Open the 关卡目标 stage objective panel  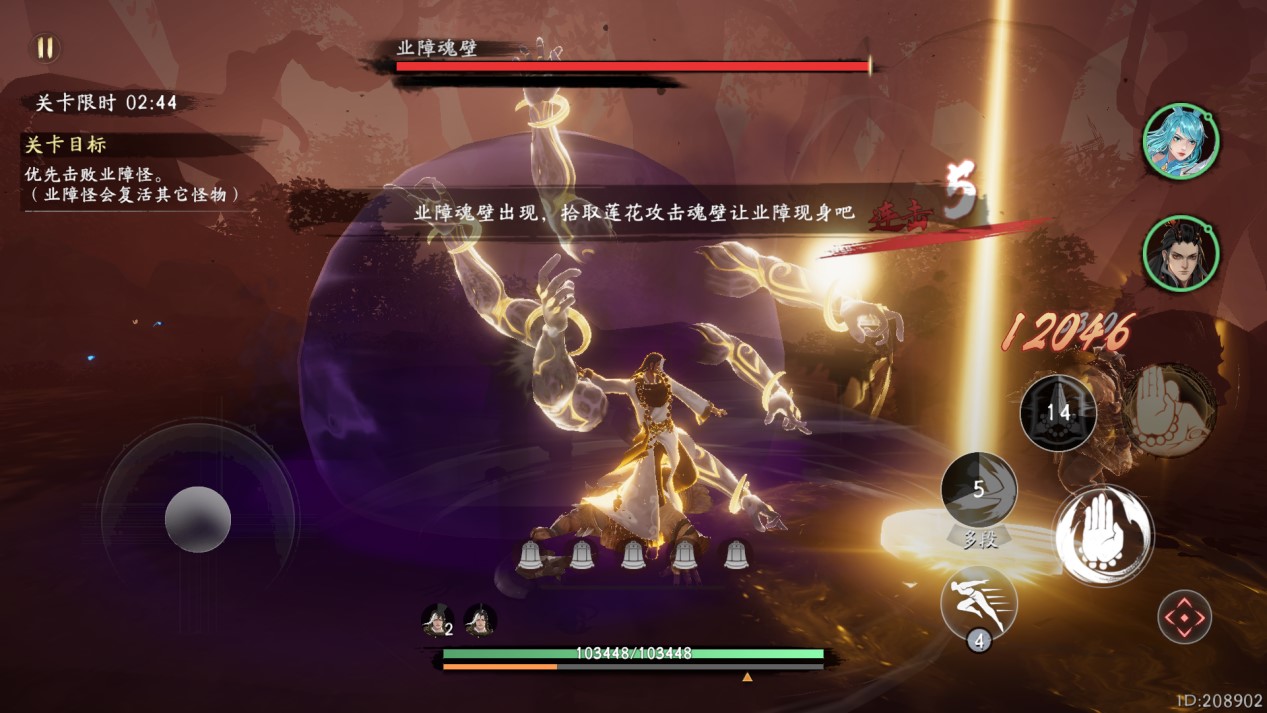(66, 145)
